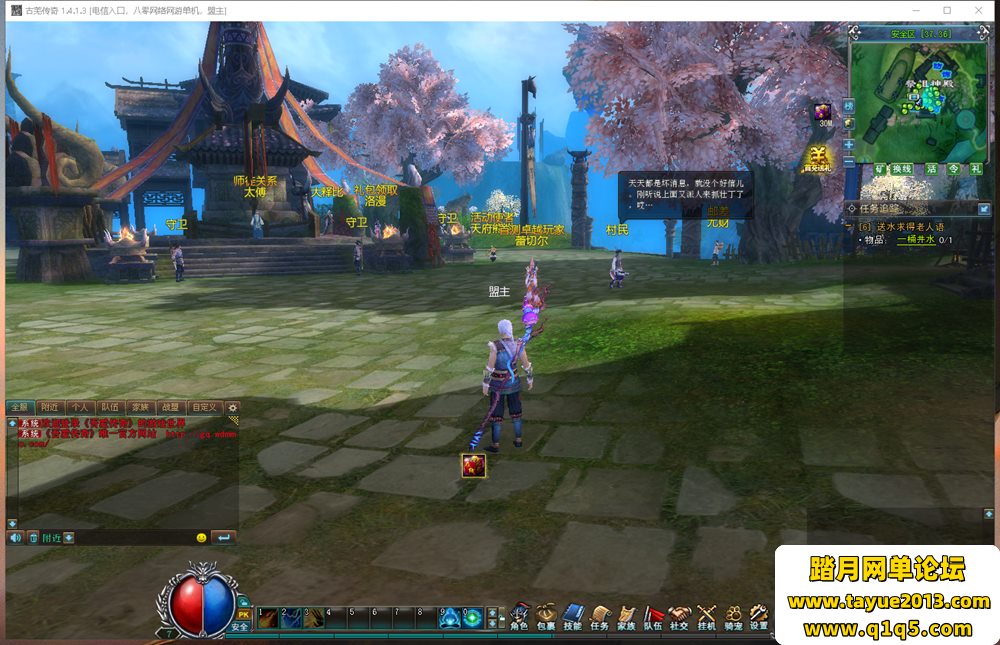Switch chat to the 附近 tab
The image size is (1000, 645).
point(49,408)
